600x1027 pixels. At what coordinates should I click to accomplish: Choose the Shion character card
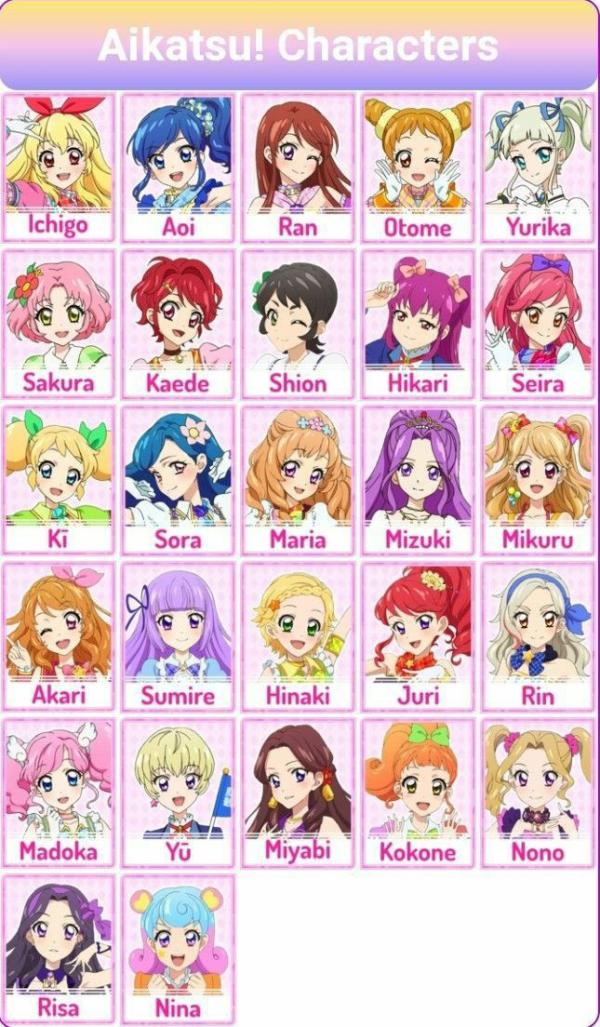tap(298, 324)
